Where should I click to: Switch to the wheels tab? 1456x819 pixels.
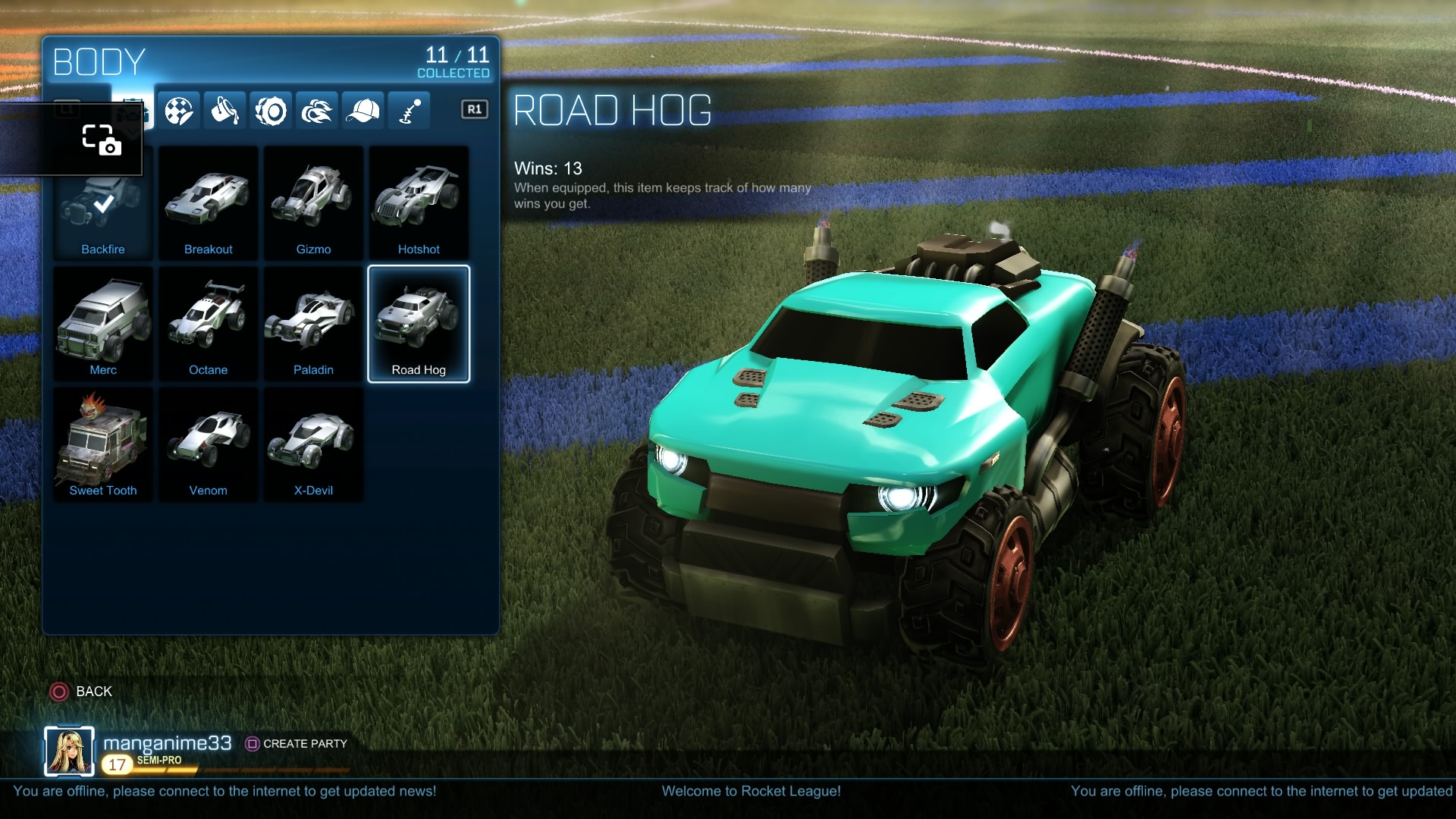point(271,111)
